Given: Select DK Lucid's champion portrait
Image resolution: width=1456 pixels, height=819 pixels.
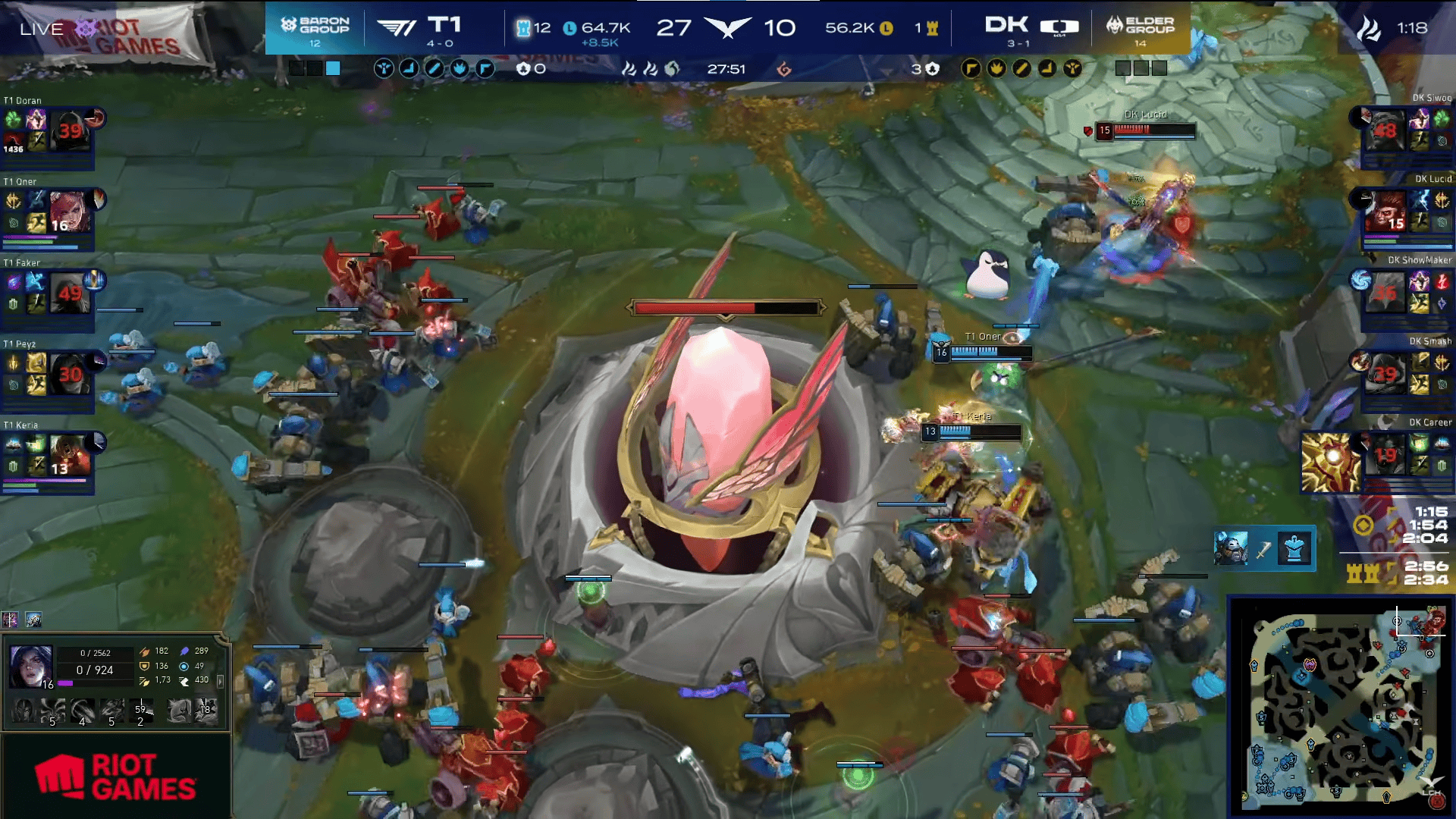Looking at the screenshot, I should point(1385,212).
